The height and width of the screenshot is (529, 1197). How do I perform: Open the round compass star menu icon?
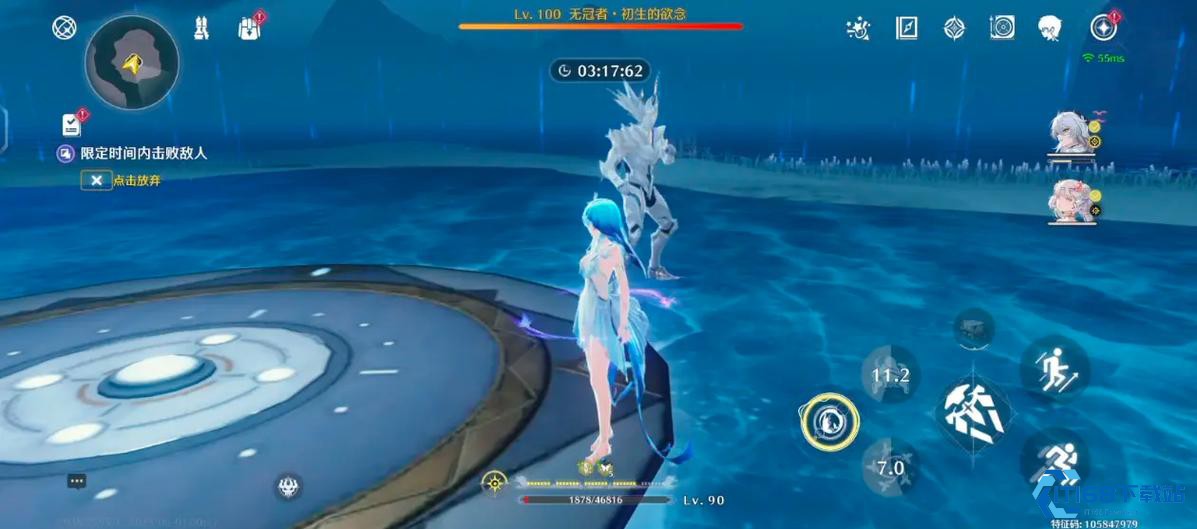(x=1104, y=28)
